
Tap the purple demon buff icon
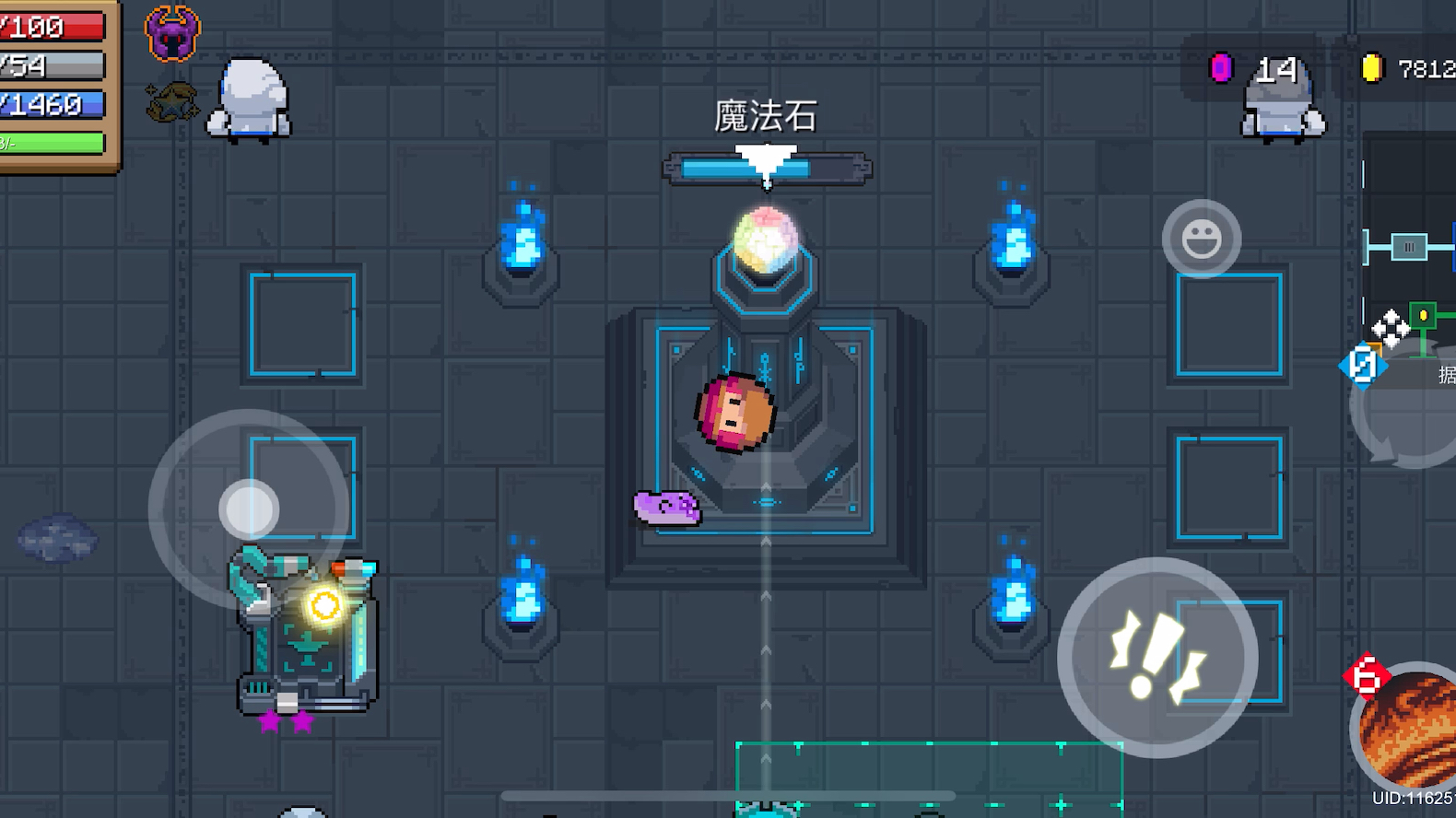[x=171, y=33]
